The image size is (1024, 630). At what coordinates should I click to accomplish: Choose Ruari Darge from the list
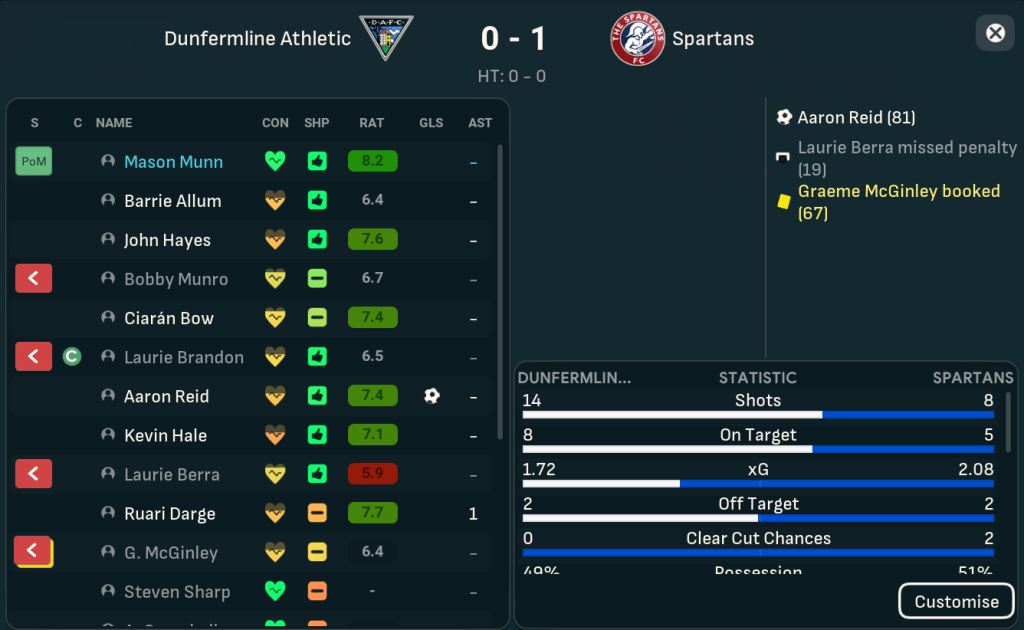coord(169,513)
